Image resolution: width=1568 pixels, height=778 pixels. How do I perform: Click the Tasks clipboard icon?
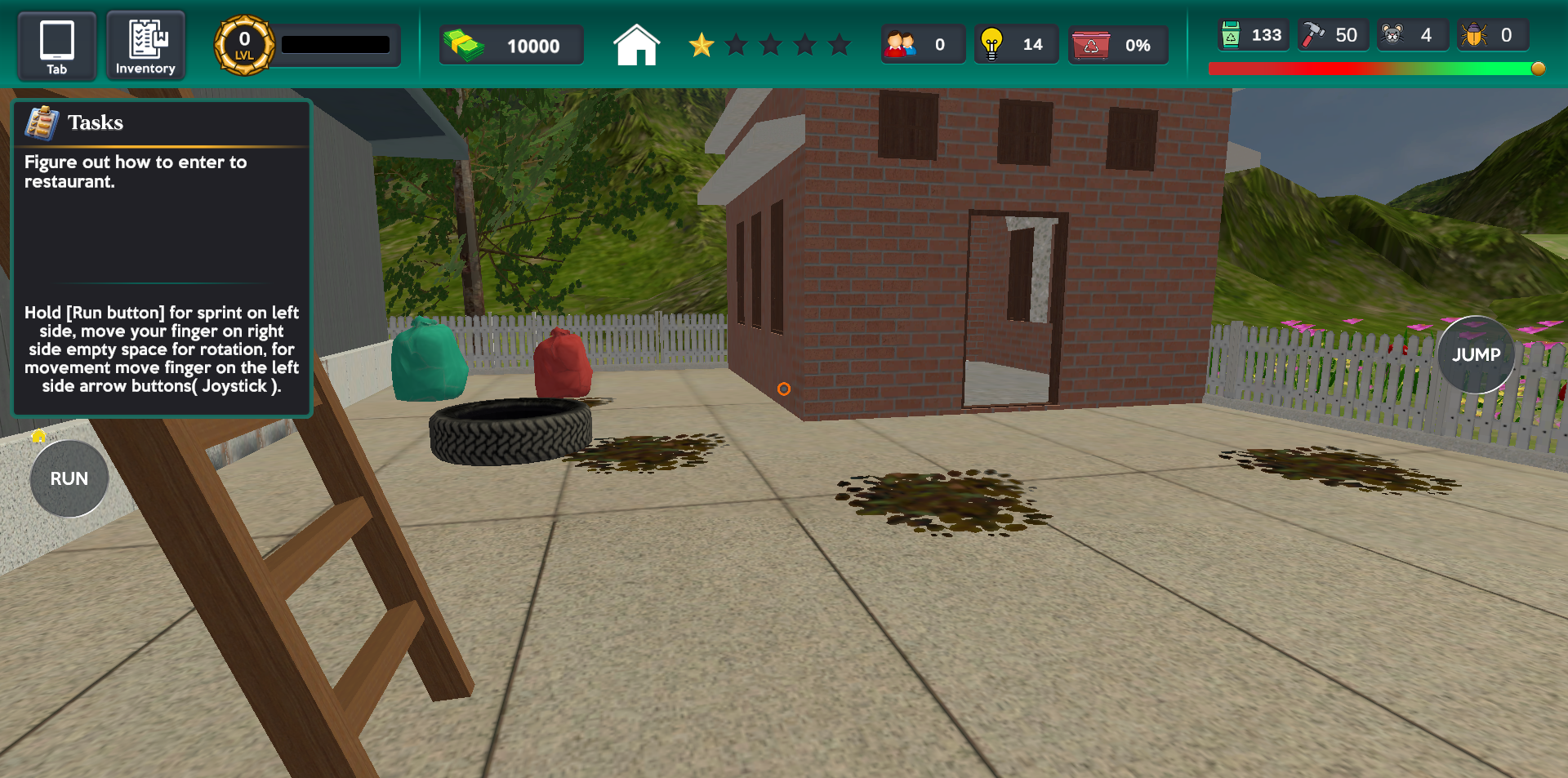[x=42, y=122]
